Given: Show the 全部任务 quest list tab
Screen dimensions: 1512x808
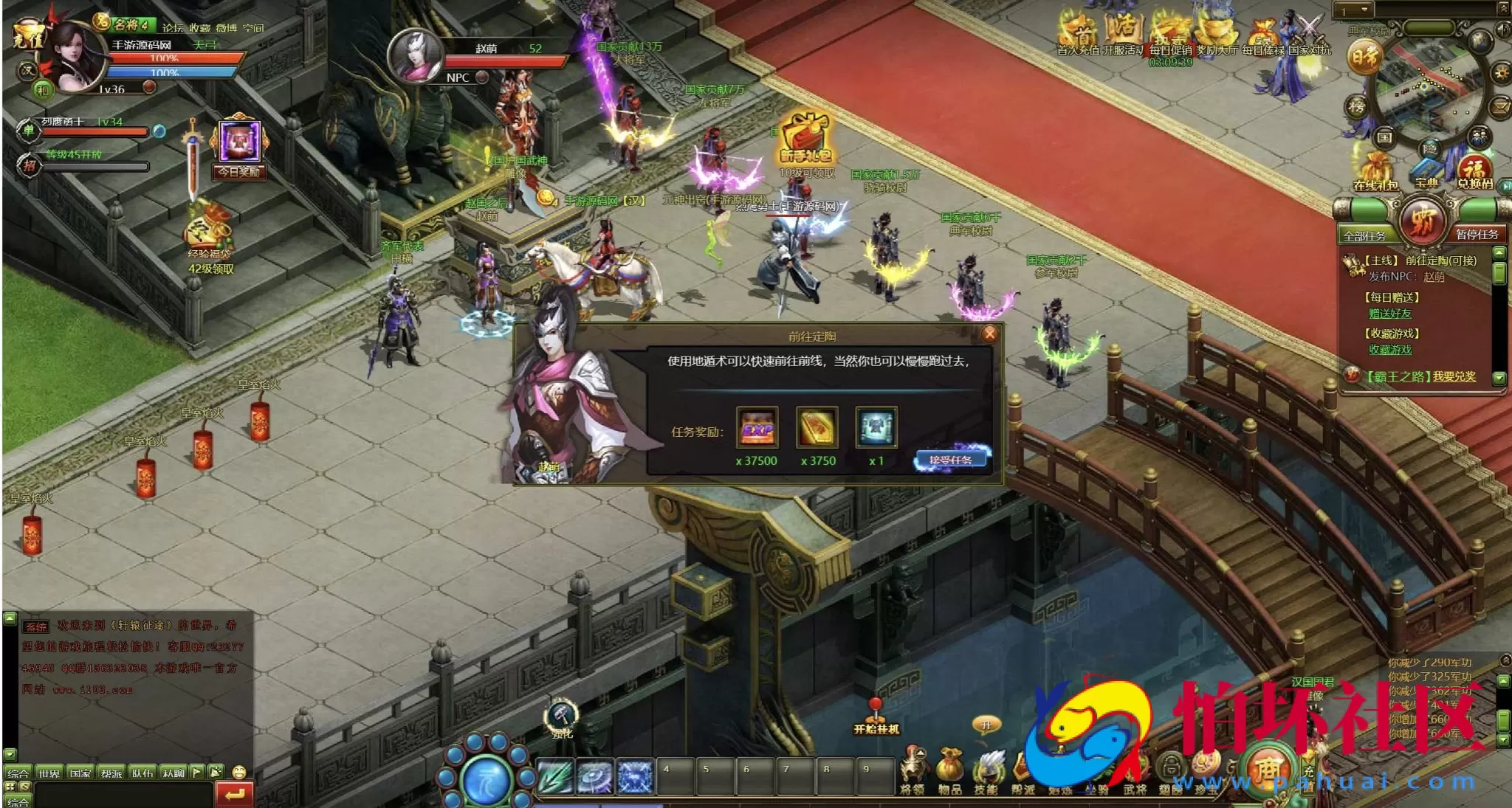Looking at the screenshot, I should click(1364, 235).
